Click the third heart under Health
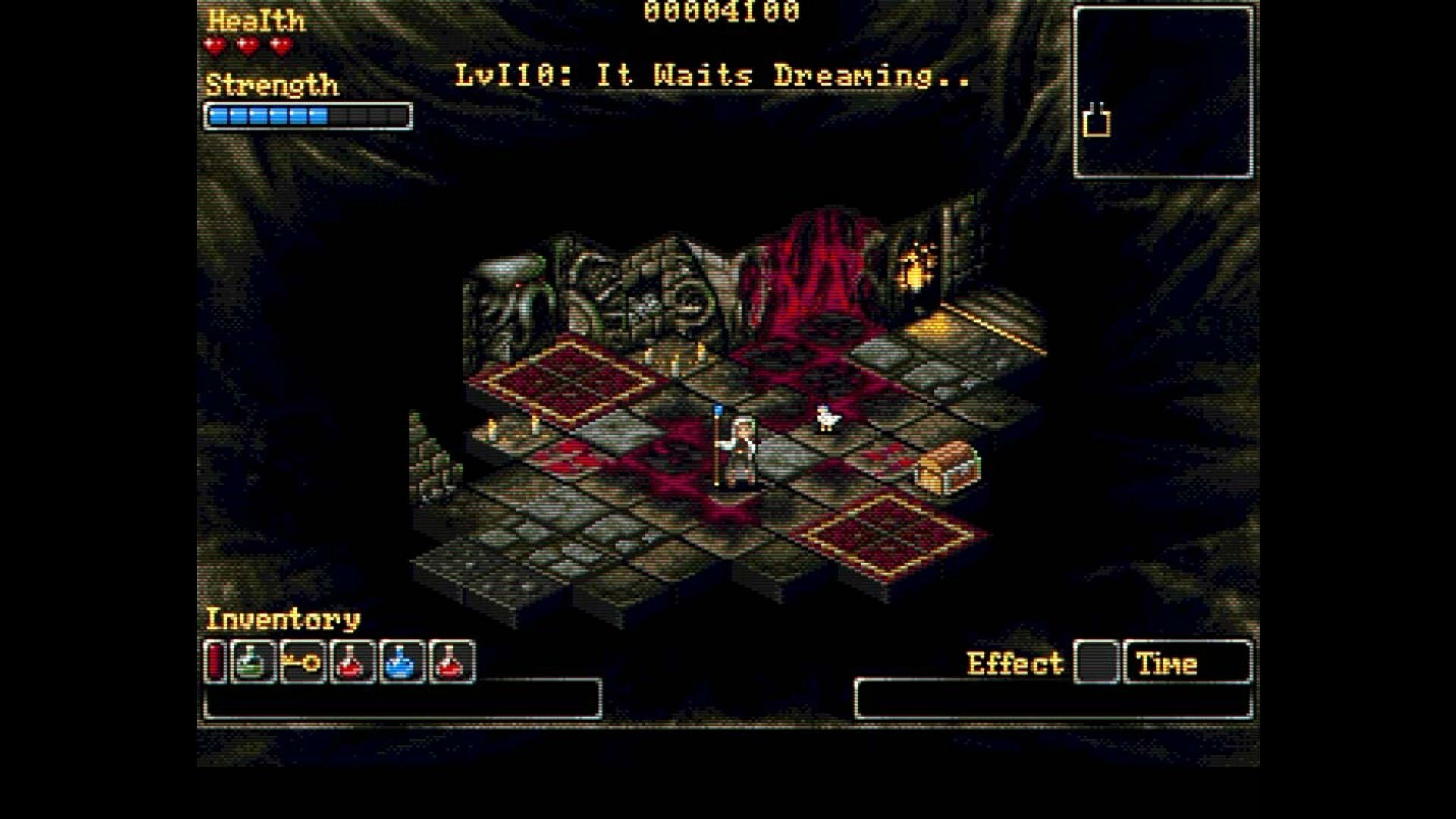This screenshot has width=1456, height=819. coord(281,45)
